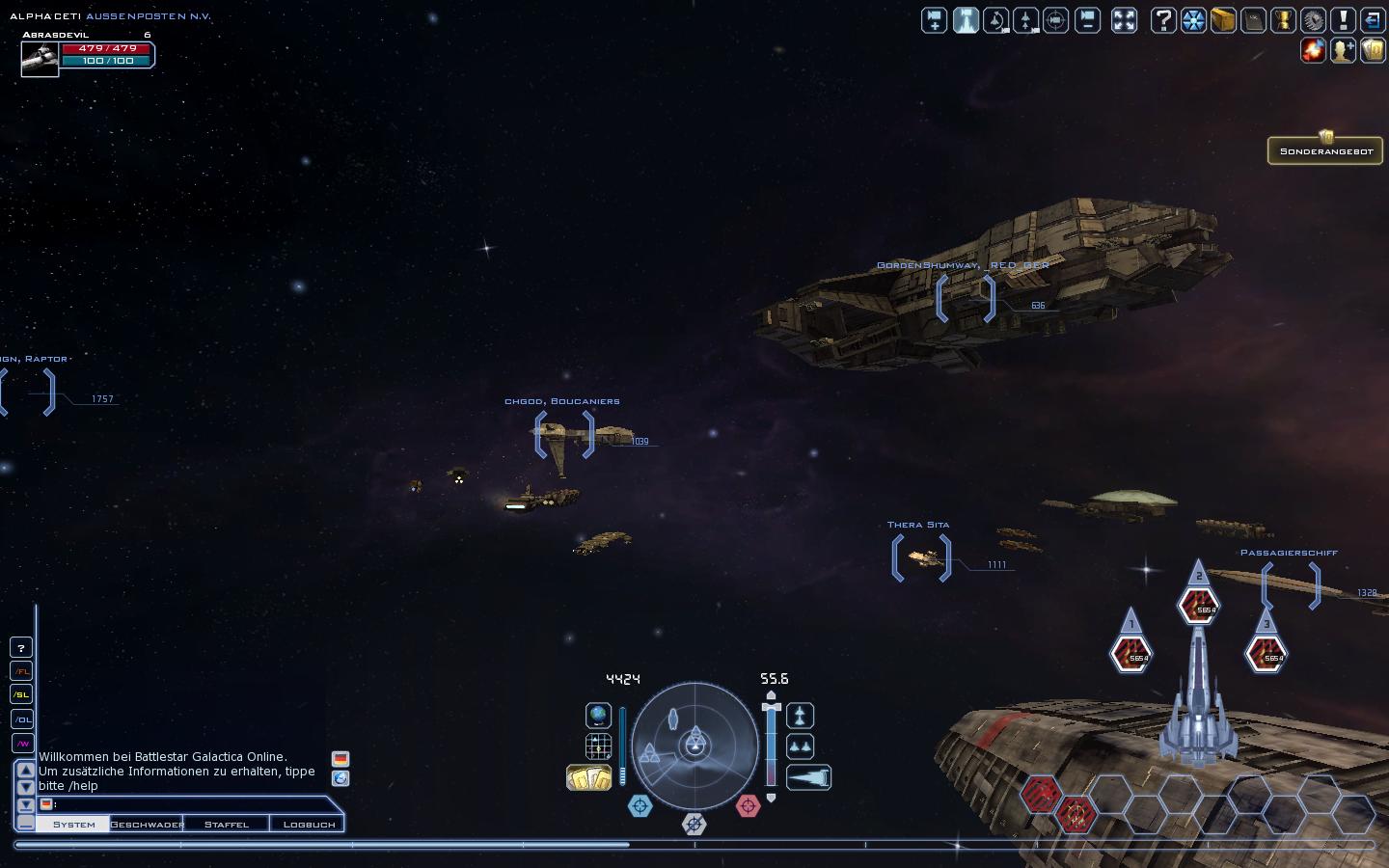
Task: Choose the /W whisper chat shortcut
Action: point(21,743)
